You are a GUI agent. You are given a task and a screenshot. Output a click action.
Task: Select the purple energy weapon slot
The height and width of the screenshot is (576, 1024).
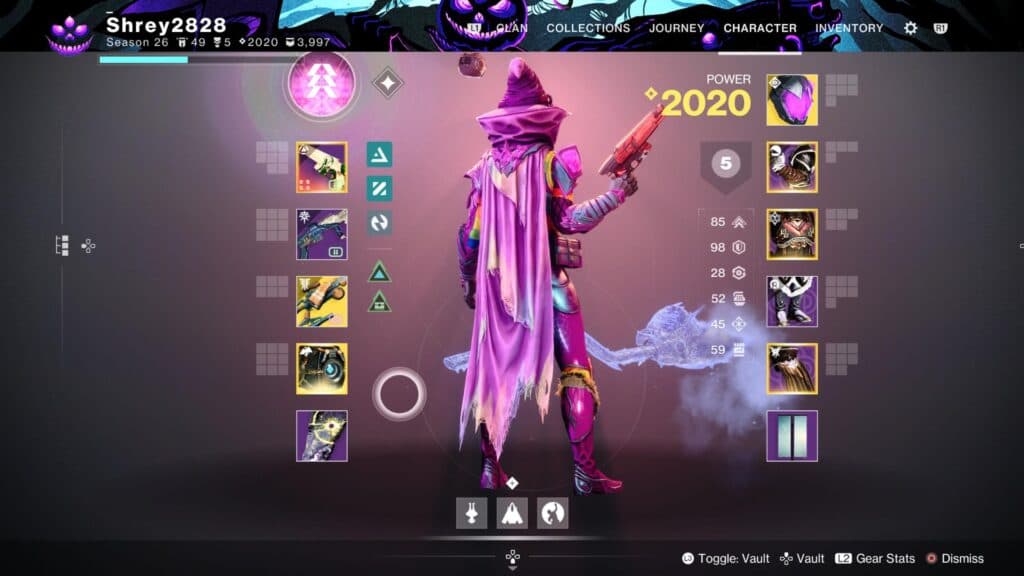322,234
